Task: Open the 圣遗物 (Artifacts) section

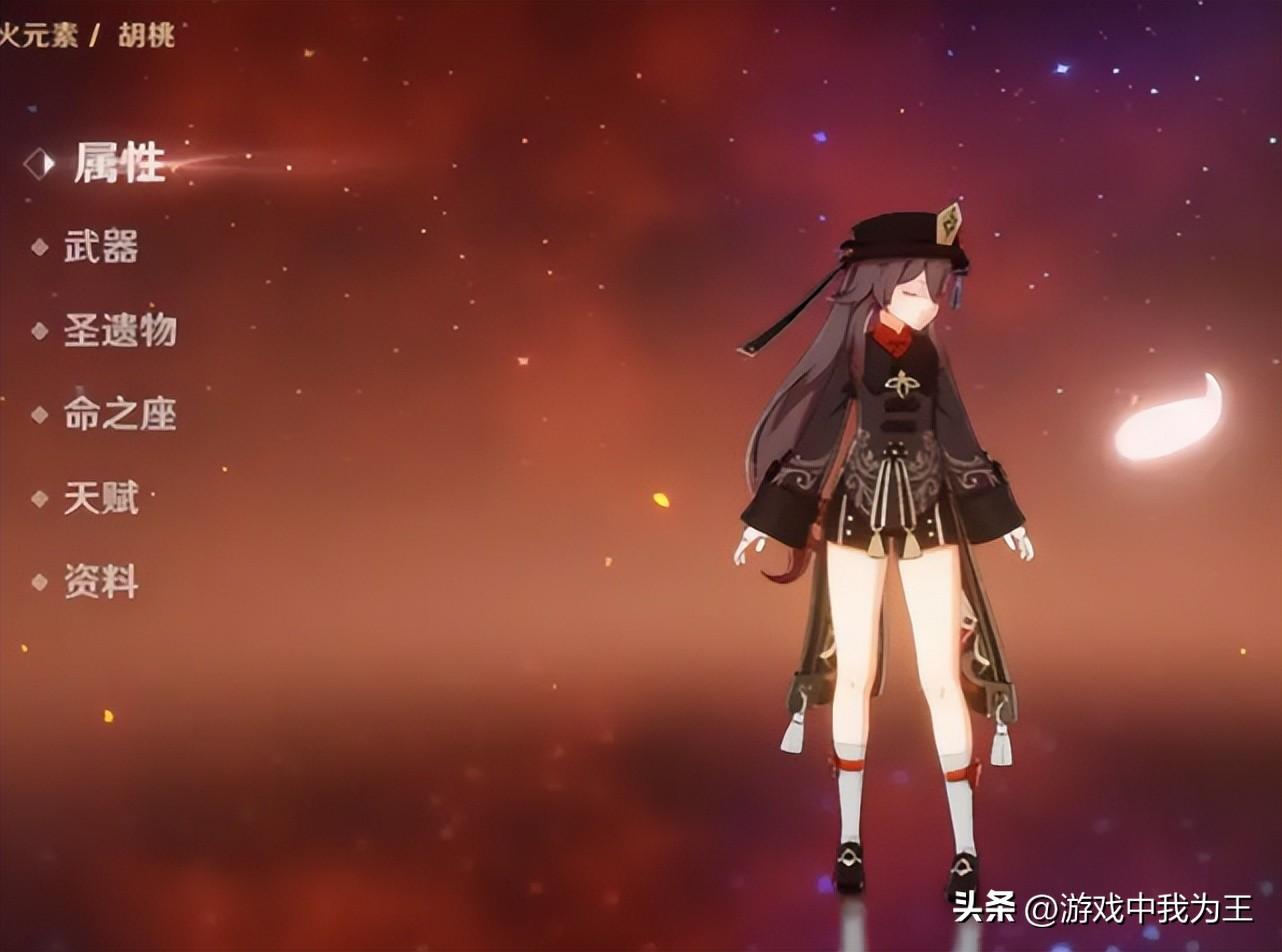Action: pyautogui.click(x=122, y=333)
